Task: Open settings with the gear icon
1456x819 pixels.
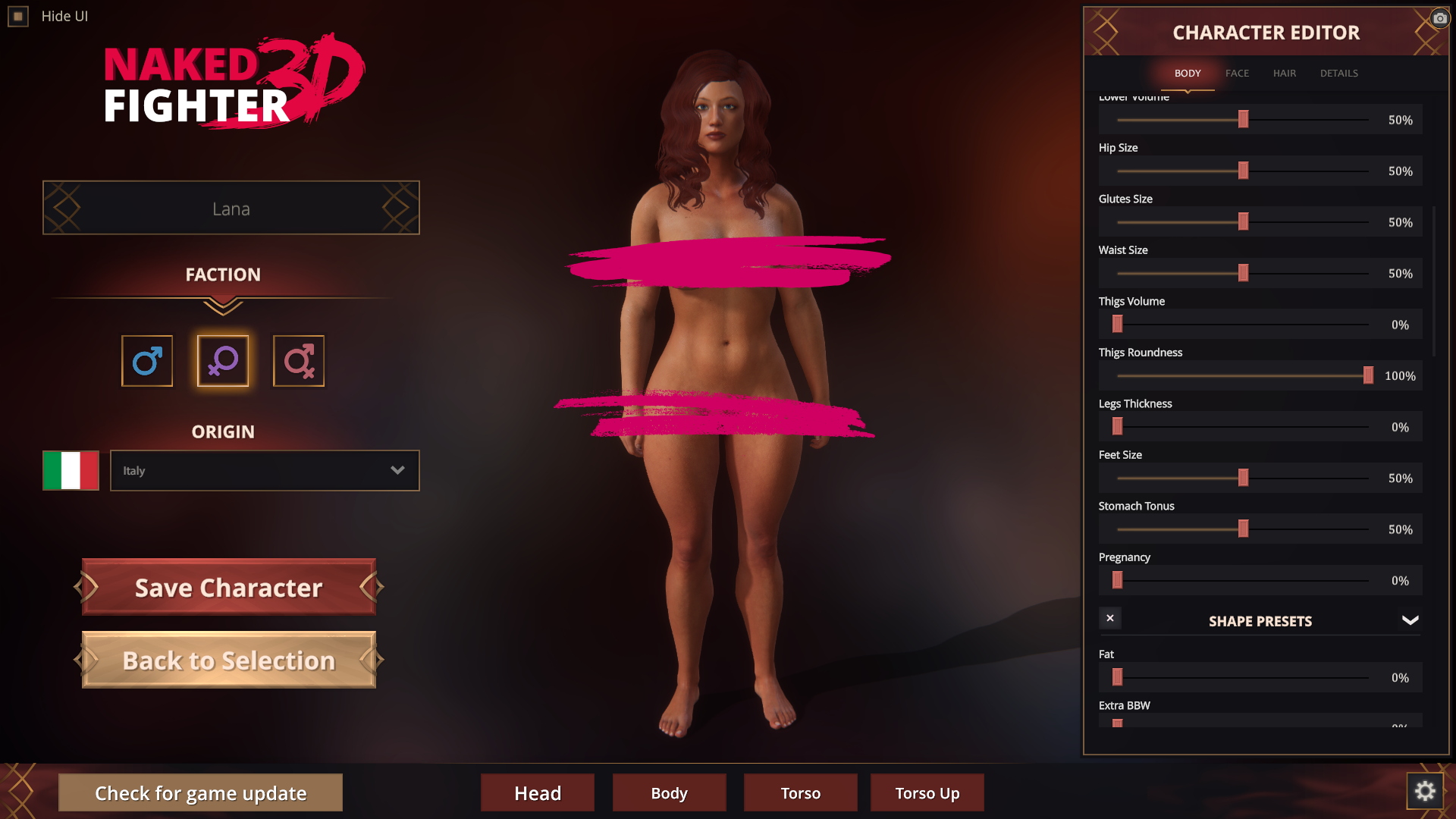Action: click(x=1425, y=791)
